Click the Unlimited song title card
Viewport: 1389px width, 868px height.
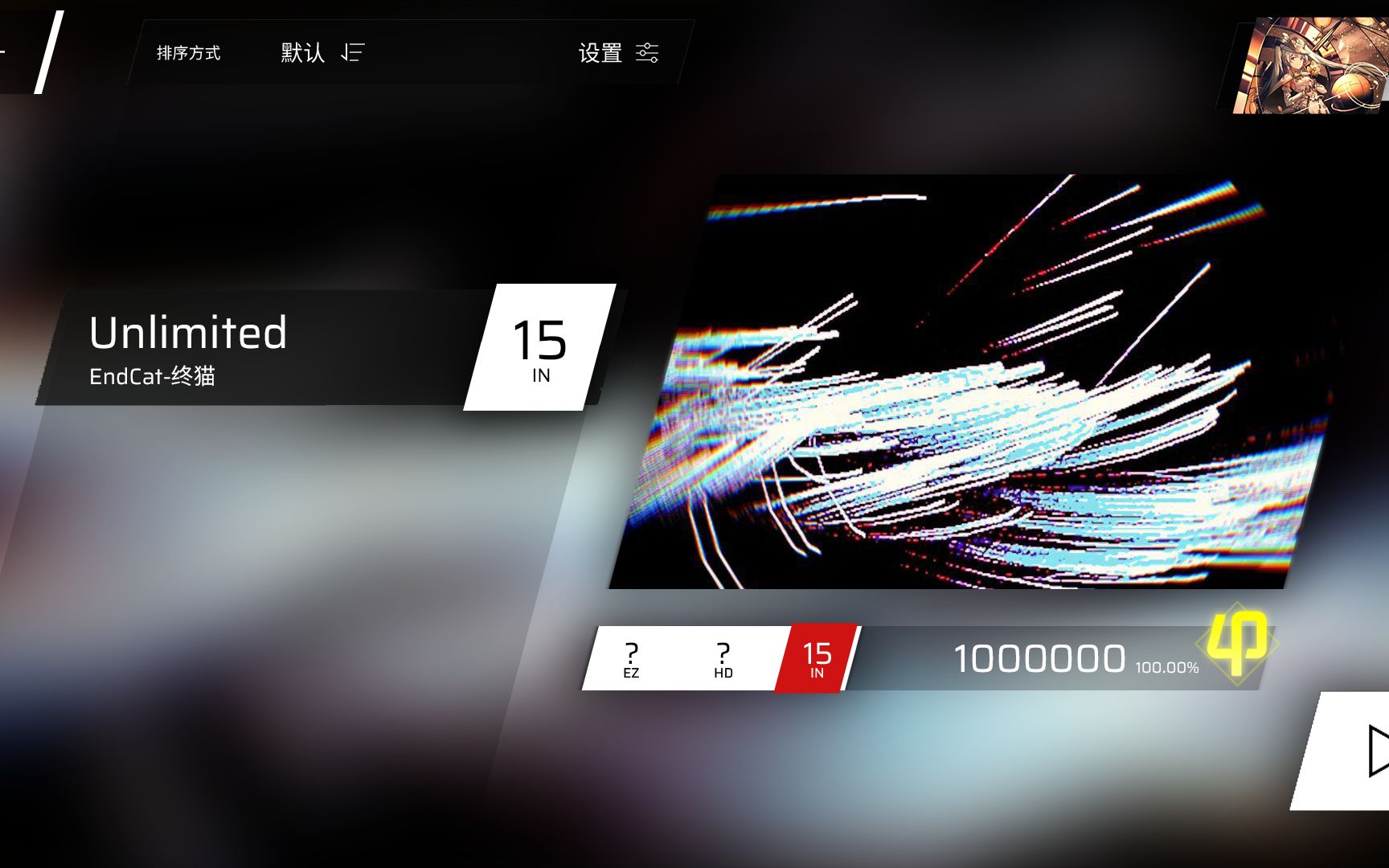189,332
